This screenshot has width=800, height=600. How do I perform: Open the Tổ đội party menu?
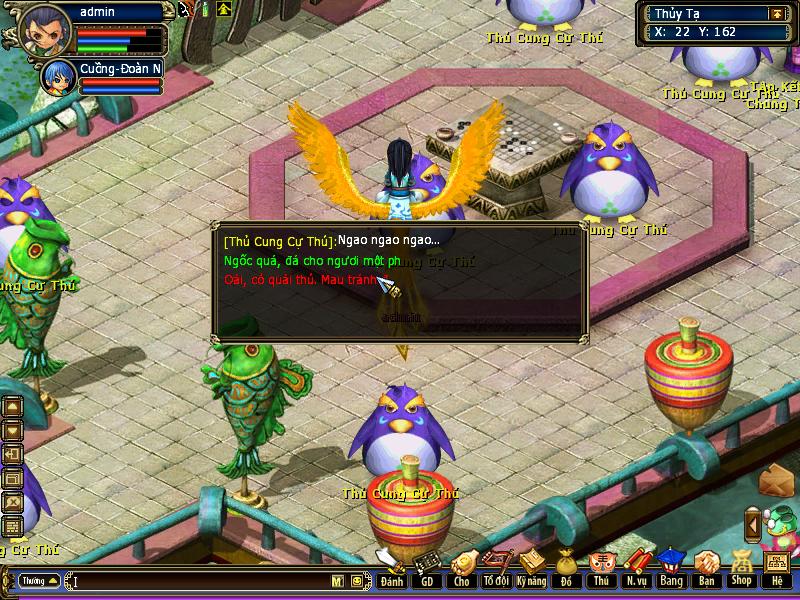point(496,570)
